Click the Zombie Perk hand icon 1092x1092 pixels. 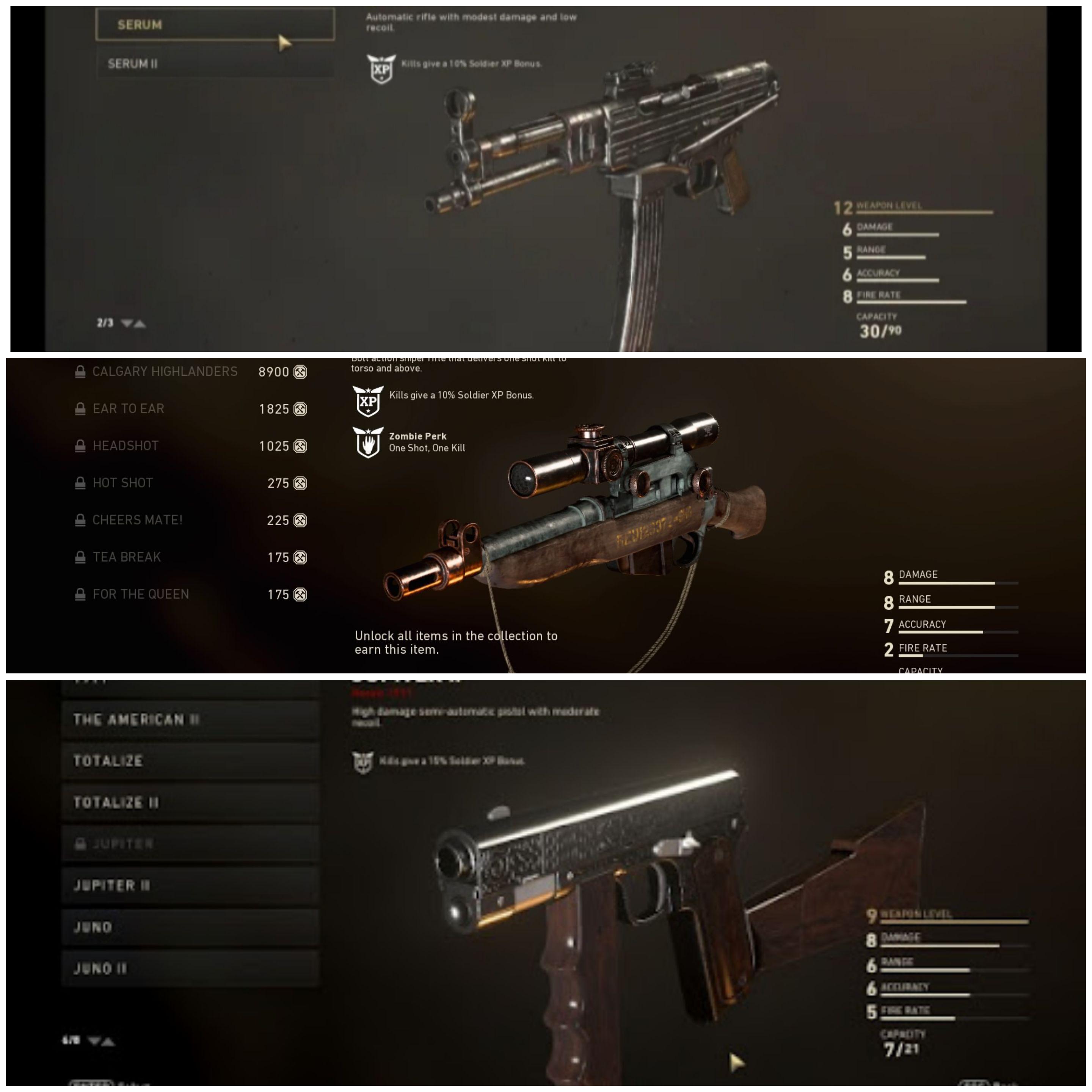tap(369, 442)
